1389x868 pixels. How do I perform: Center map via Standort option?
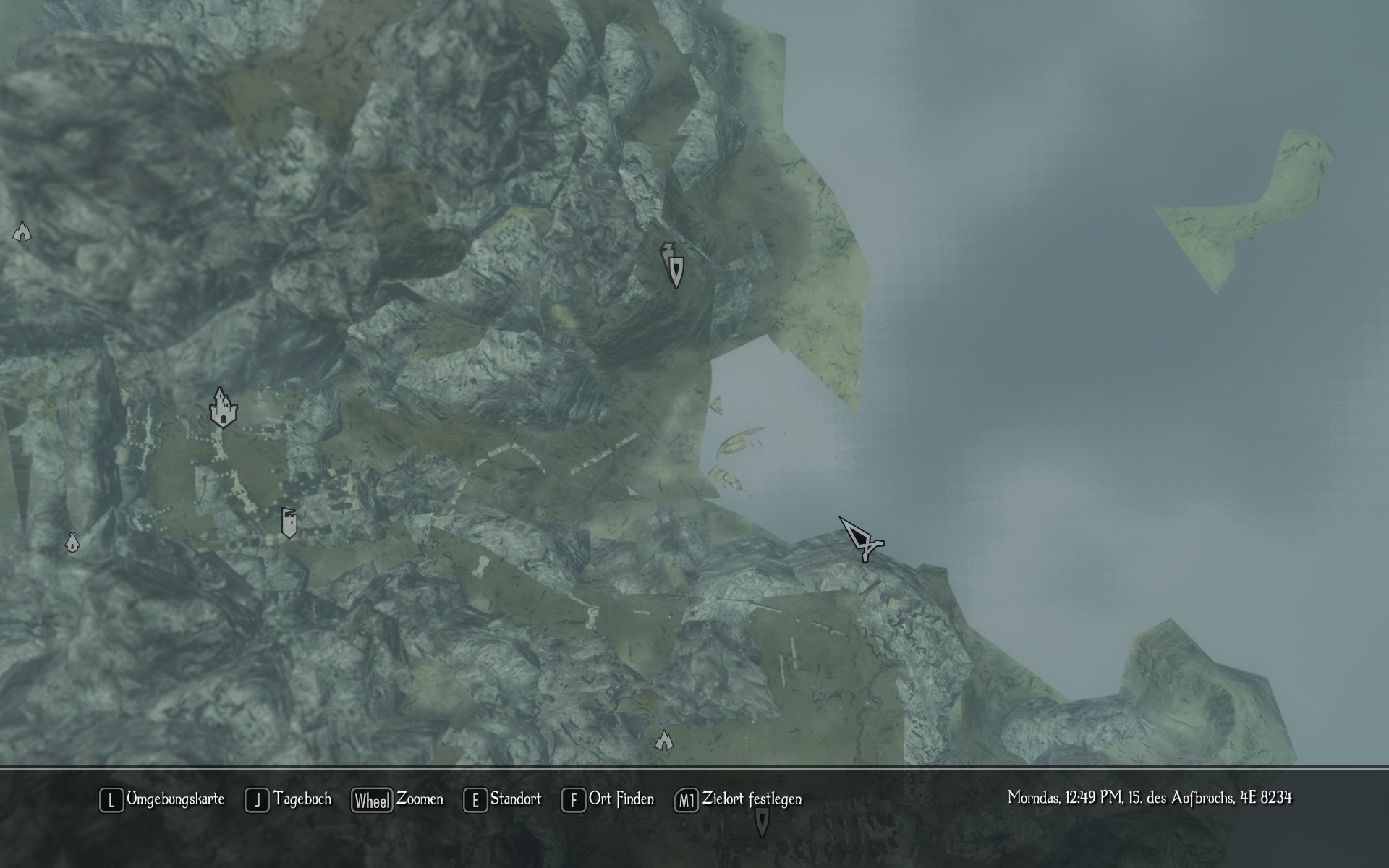503,799
